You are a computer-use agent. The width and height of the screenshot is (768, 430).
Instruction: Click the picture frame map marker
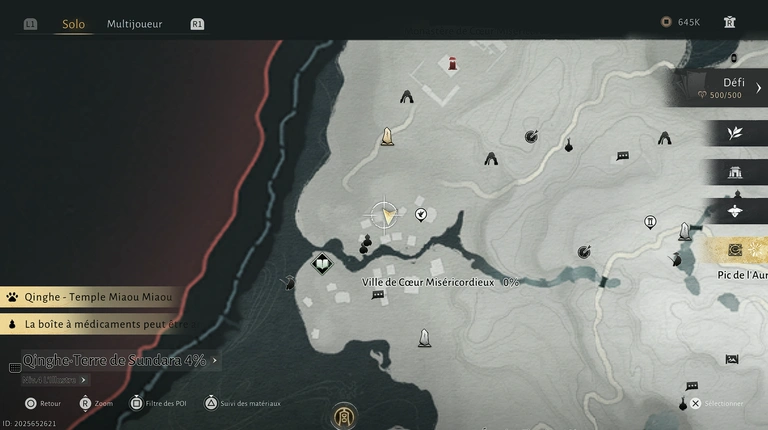pos(732,359)
